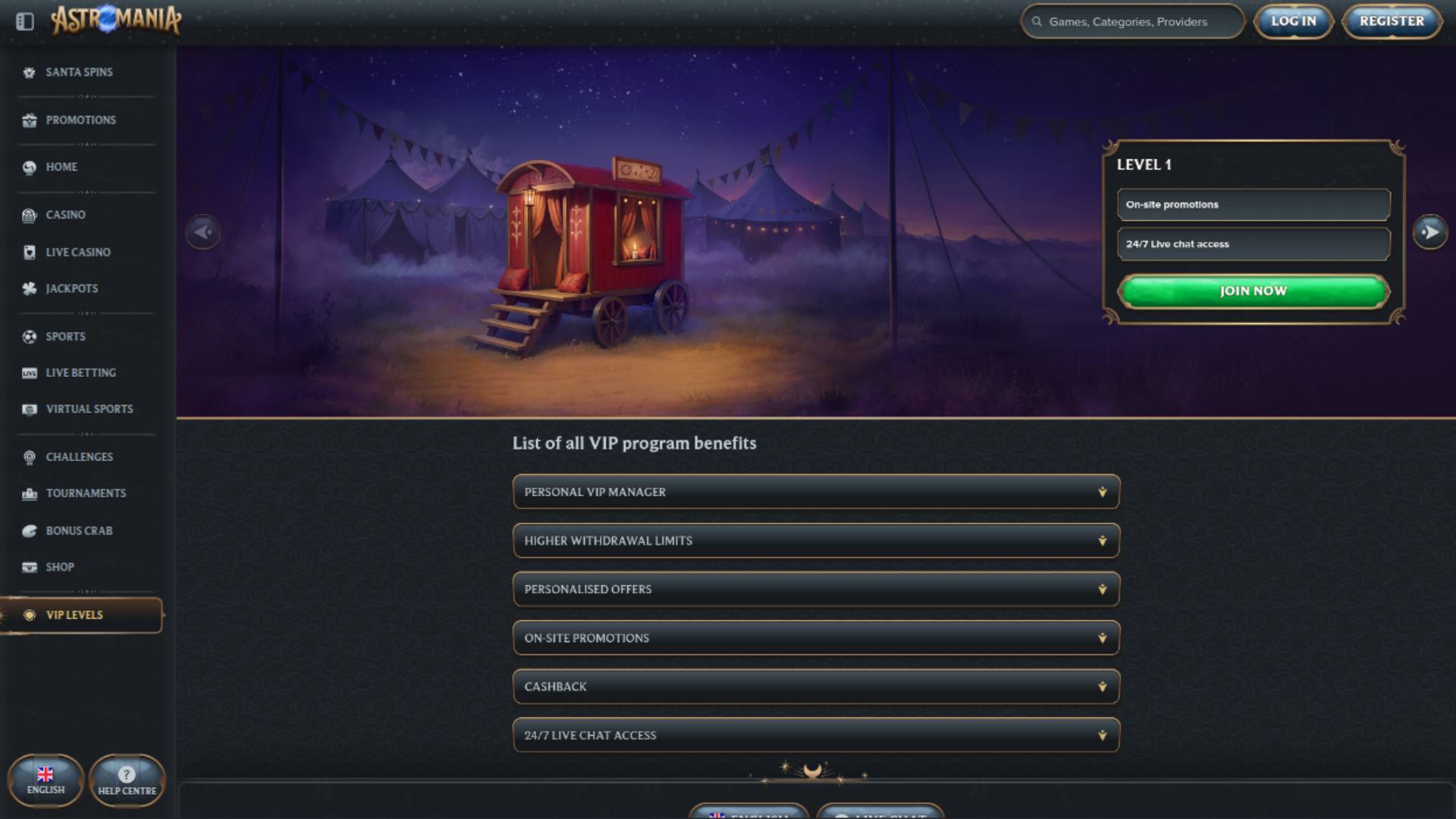
Task: Expand the Personal VIP Manager benefit
Action: [816, 491]
